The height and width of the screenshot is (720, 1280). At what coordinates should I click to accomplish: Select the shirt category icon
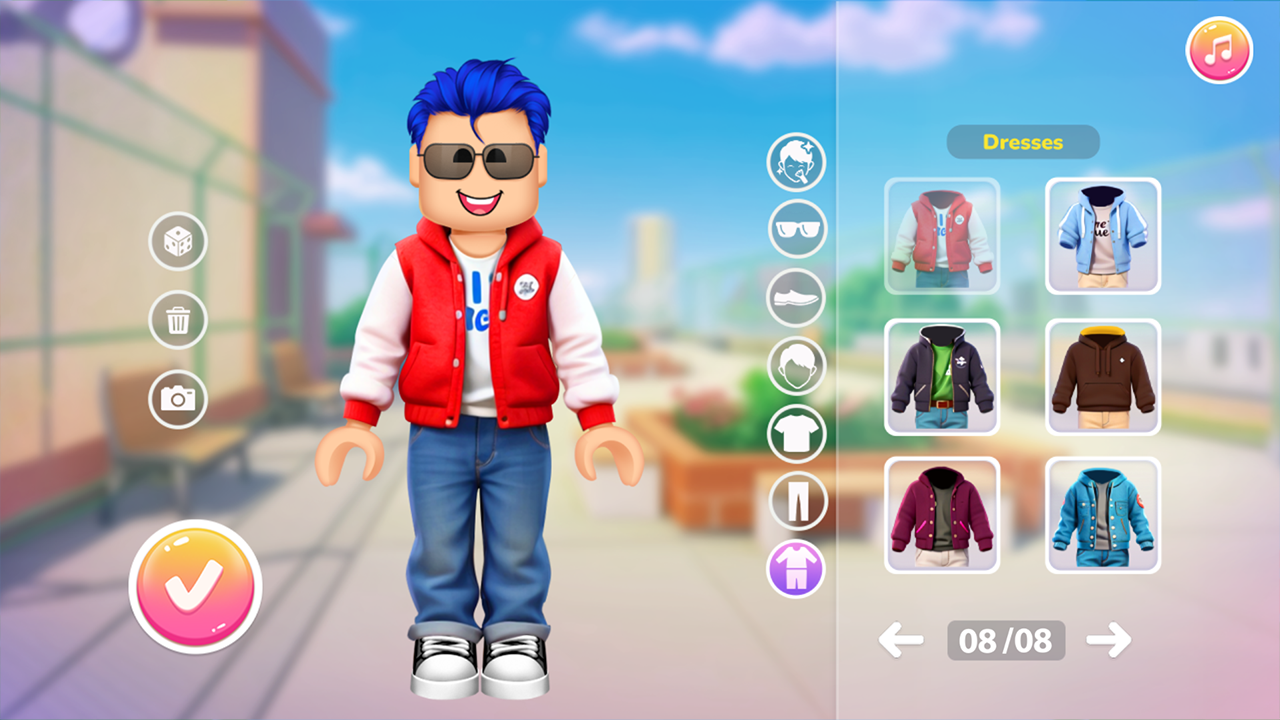[797, 434]
